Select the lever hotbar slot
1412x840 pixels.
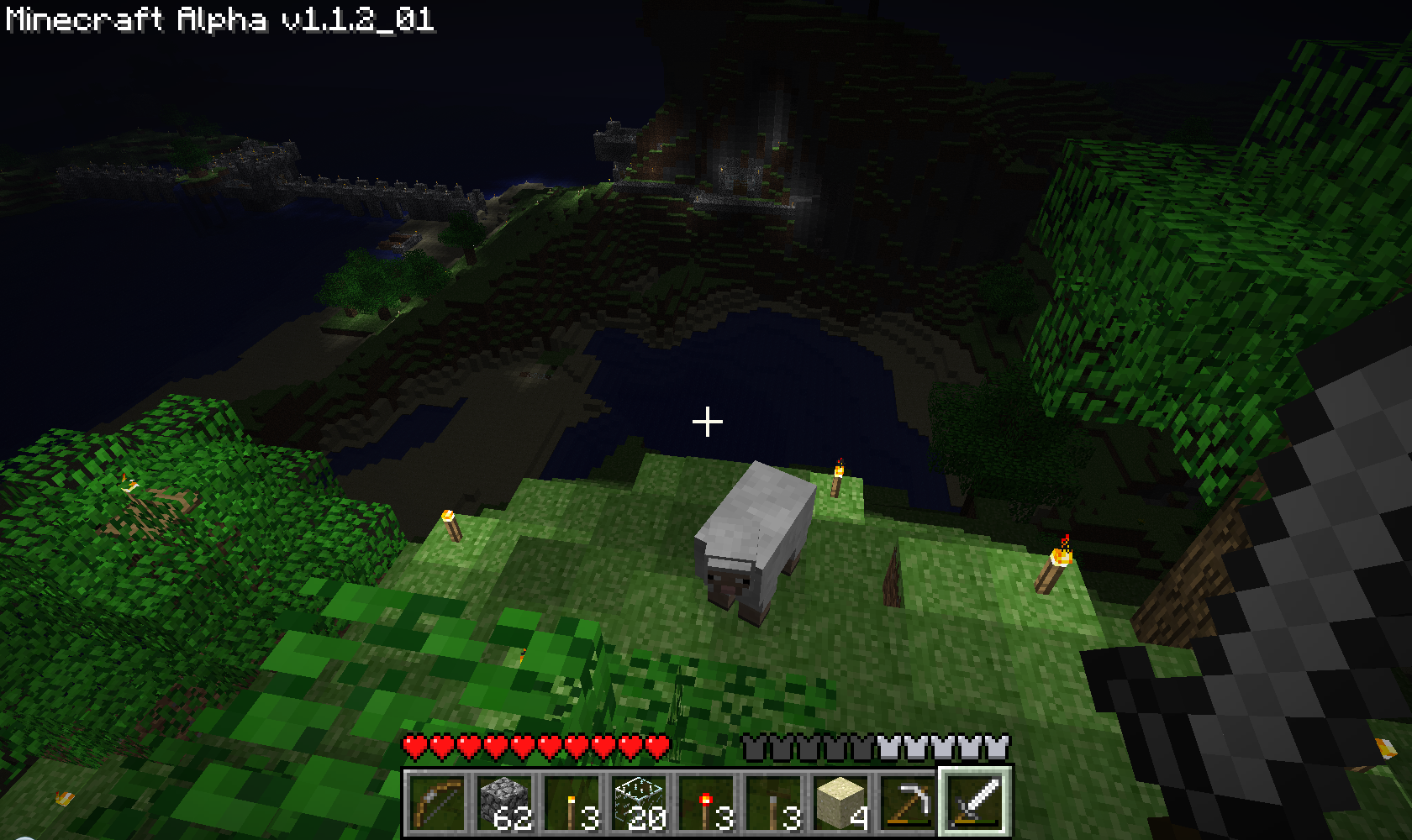click(773, 803)
